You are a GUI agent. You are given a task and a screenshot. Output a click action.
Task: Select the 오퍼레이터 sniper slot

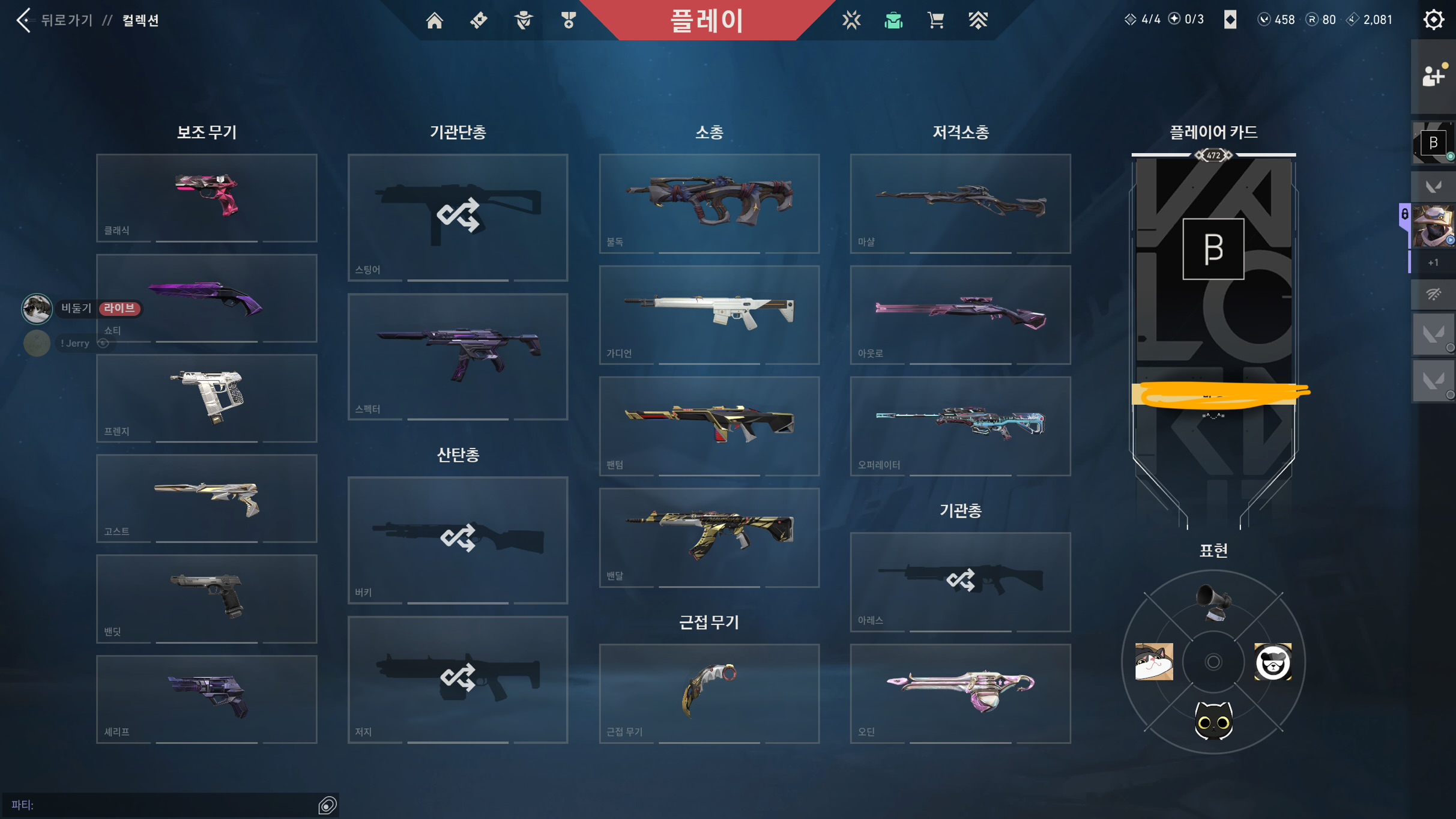[960, 426]
